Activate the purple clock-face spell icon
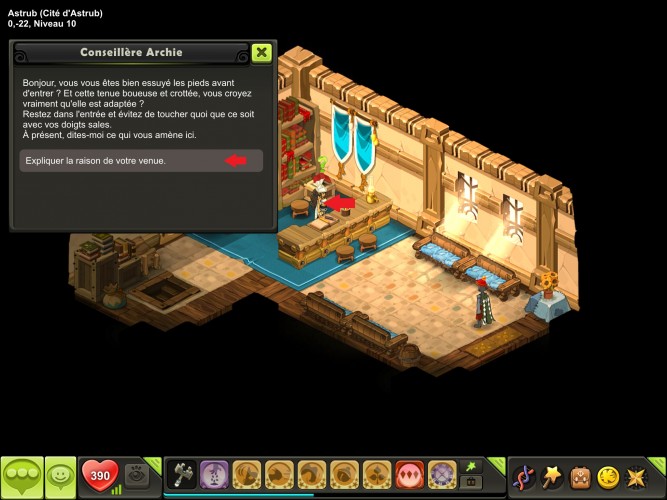The image size is (667, 500). [x=442, y=473]
